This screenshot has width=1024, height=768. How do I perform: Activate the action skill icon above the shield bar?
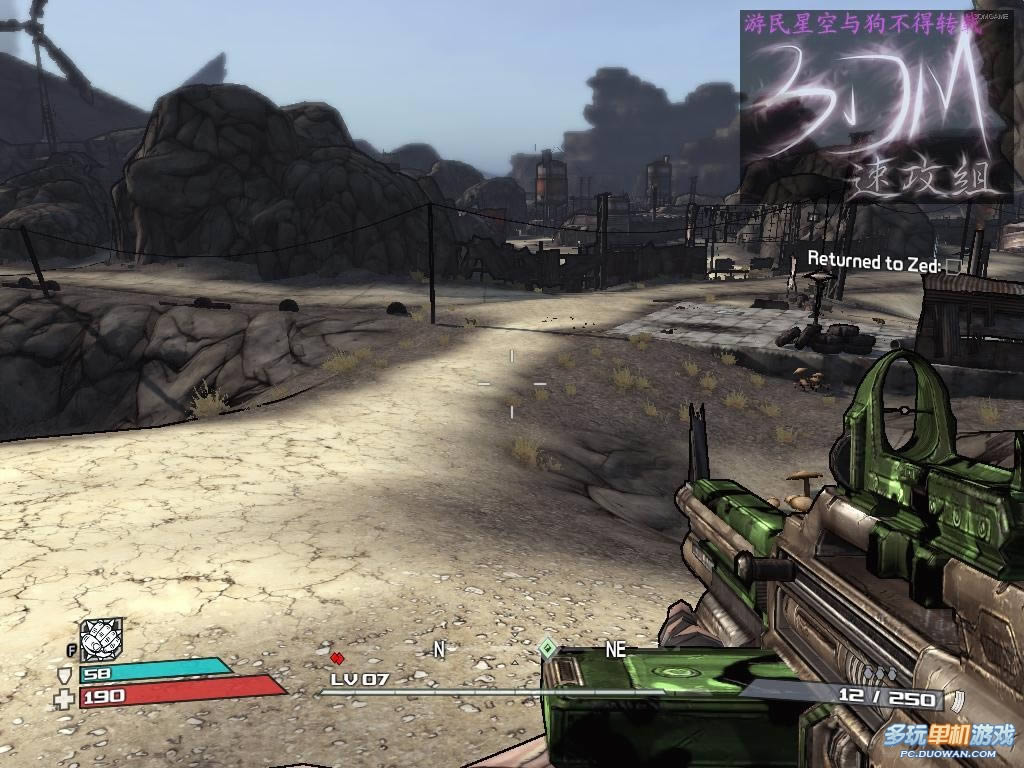[101, 638]
